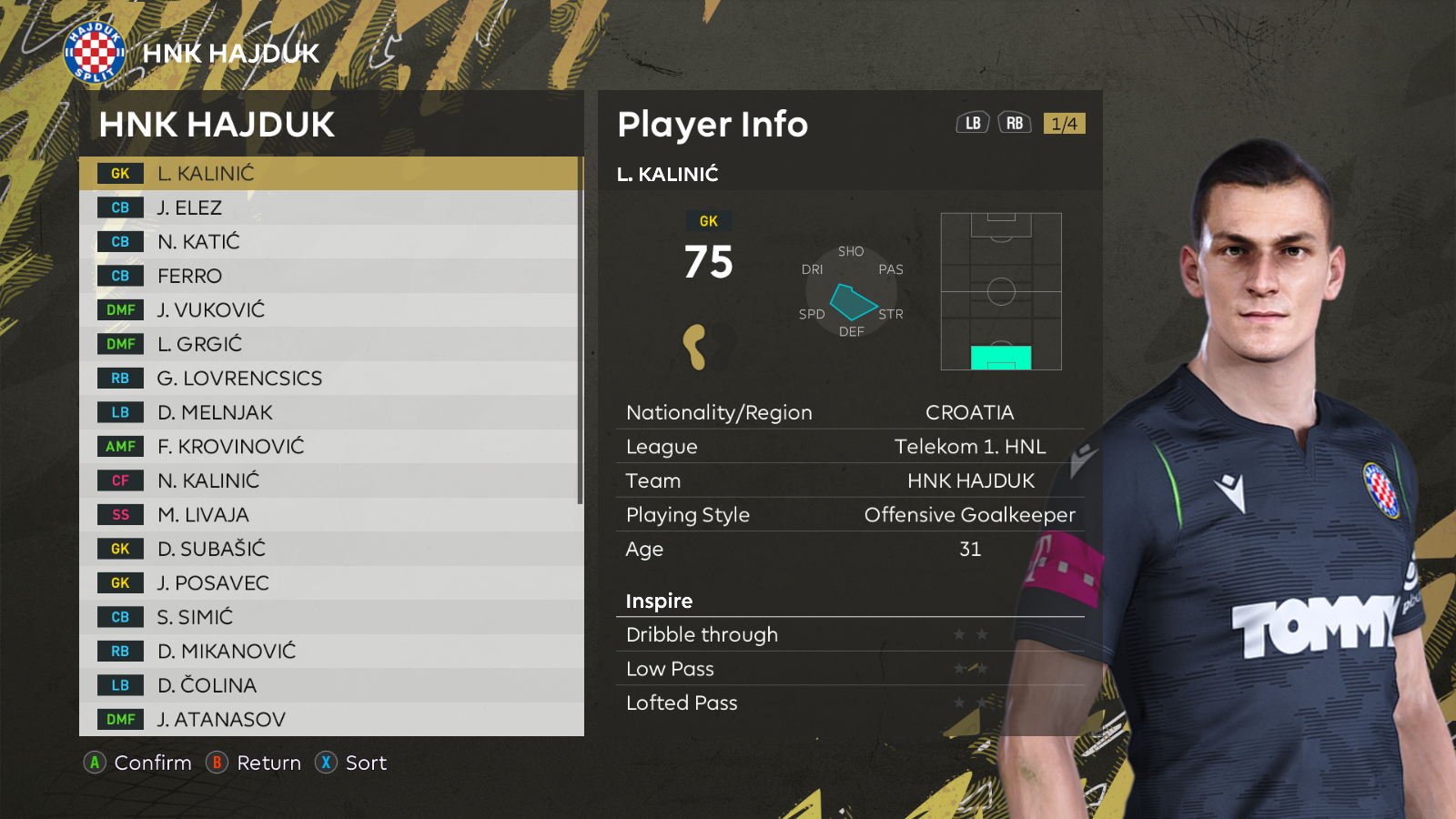Select attacking midfielder F. Krovinović
The height and width of the screenshot is (819, 1456).
(329, 447)
